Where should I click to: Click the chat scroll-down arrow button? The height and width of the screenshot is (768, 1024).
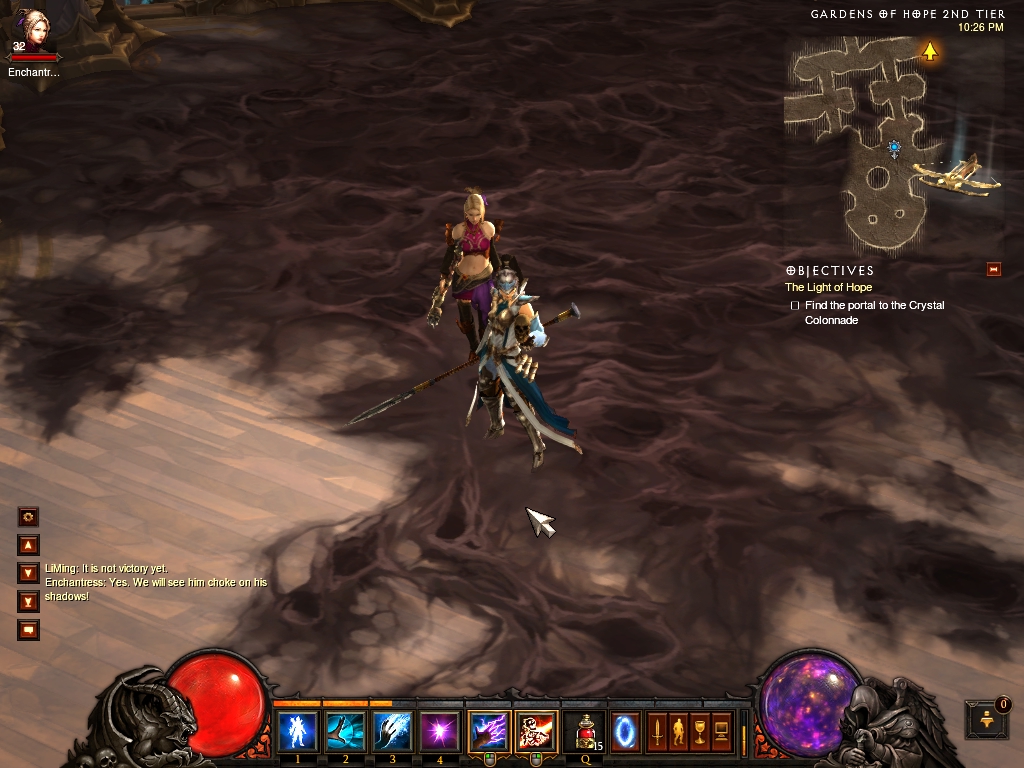click(x=29, y=573)
